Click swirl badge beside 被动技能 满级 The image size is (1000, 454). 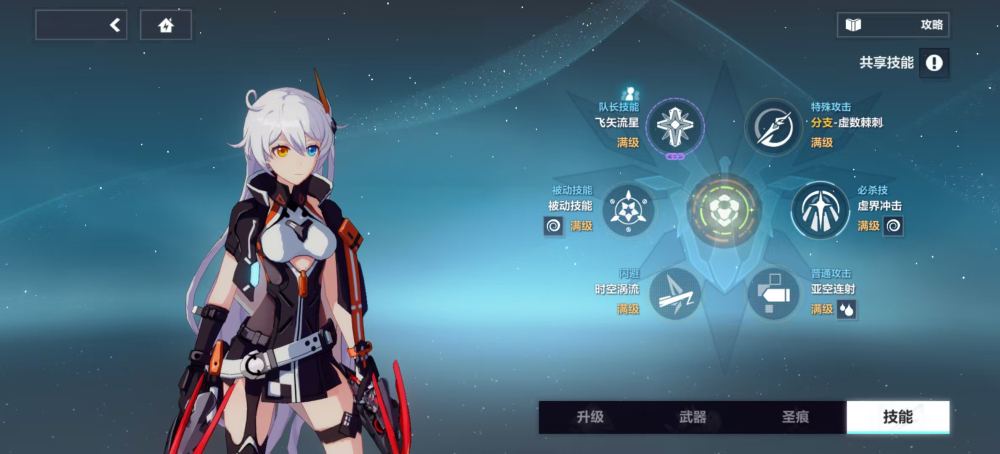(x=553, y=226)
